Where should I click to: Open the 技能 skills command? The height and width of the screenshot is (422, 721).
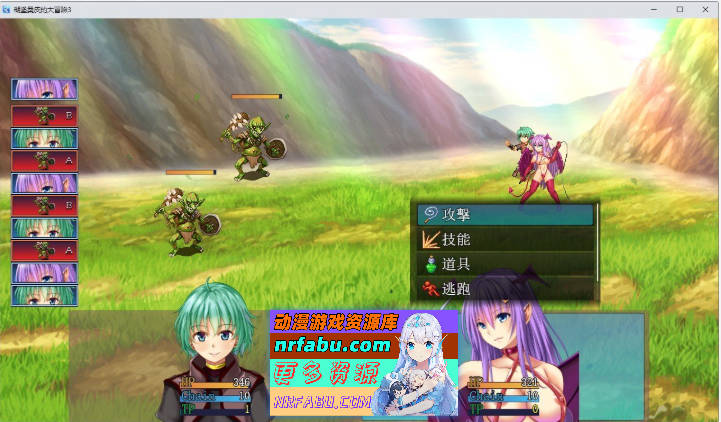click(506, 239)
